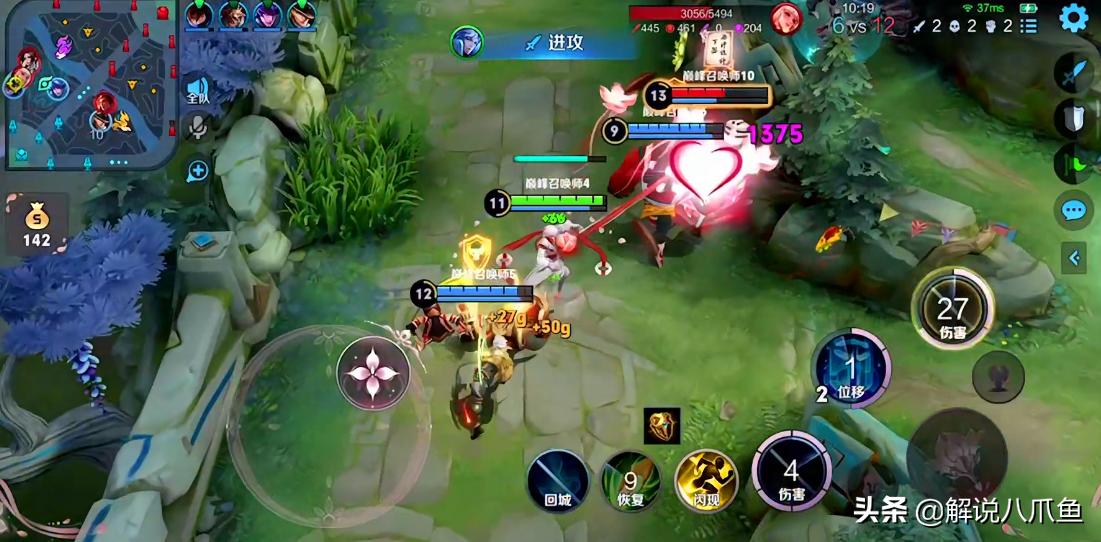
Task: Use the 回城 recall button
Action: coord(558,479)
